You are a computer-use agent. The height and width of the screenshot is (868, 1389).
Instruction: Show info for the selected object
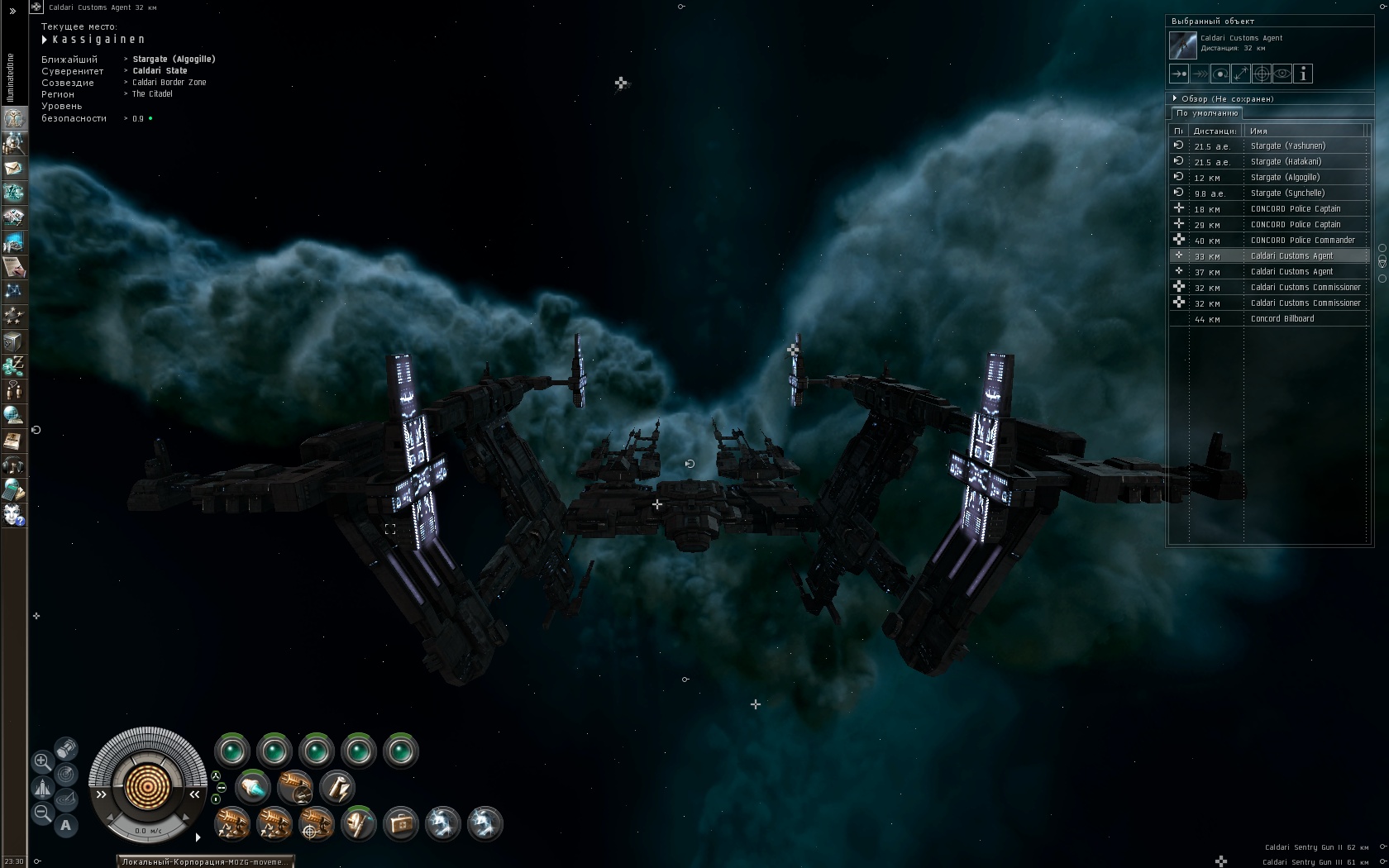(1303, 74)
